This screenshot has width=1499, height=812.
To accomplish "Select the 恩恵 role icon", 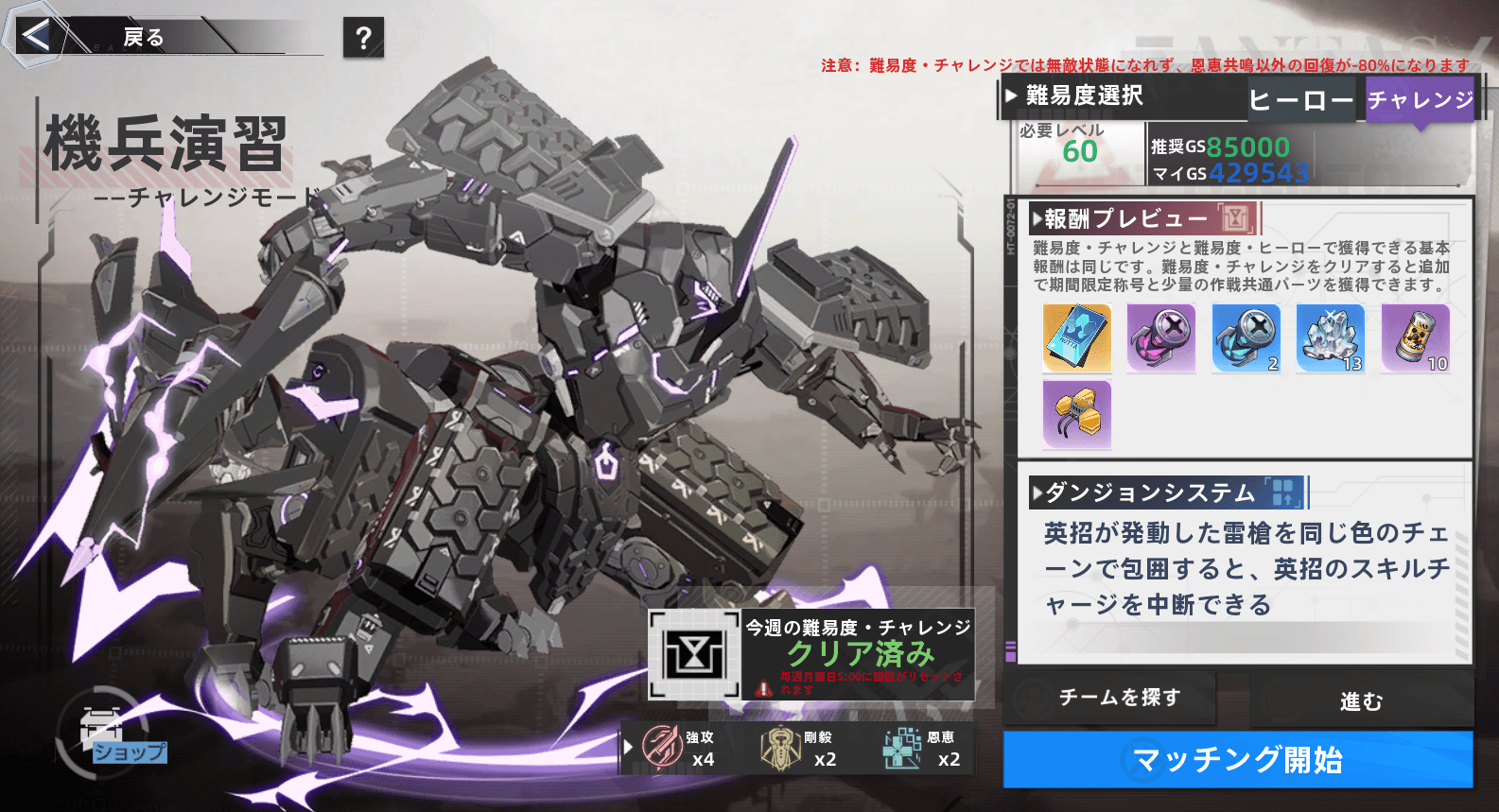I will pyautogui.click(x=903, y=748).
